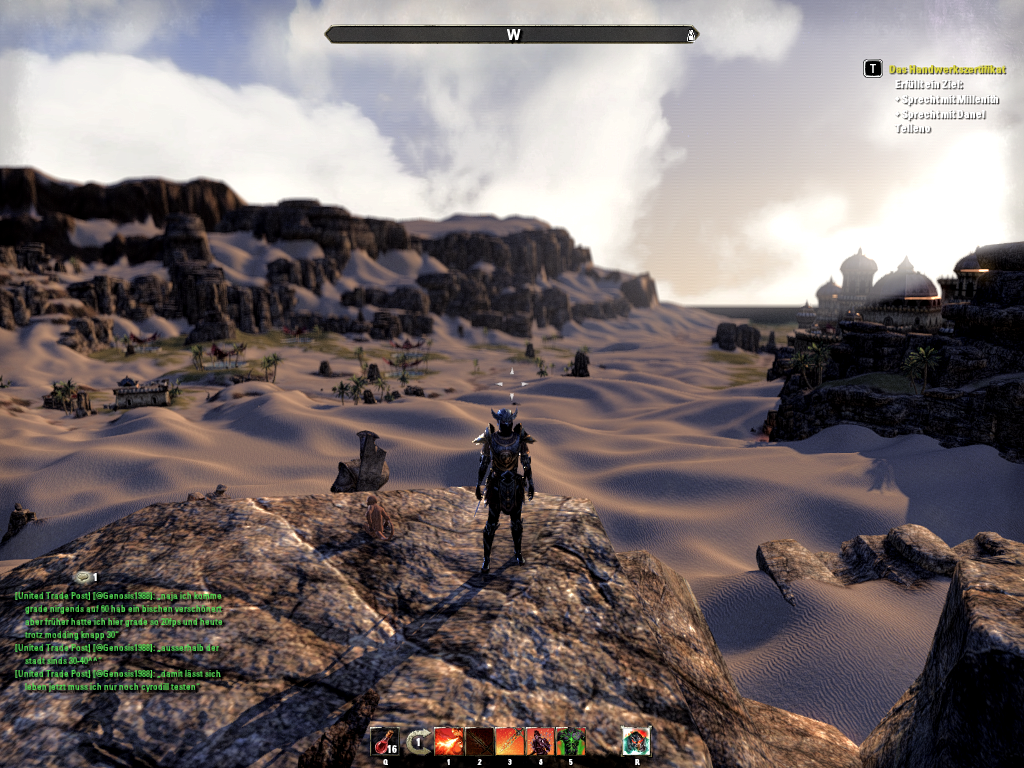Activate the green armor ability in slot 5
This screenshot has height=768, width=1024.
pos(570,741)
